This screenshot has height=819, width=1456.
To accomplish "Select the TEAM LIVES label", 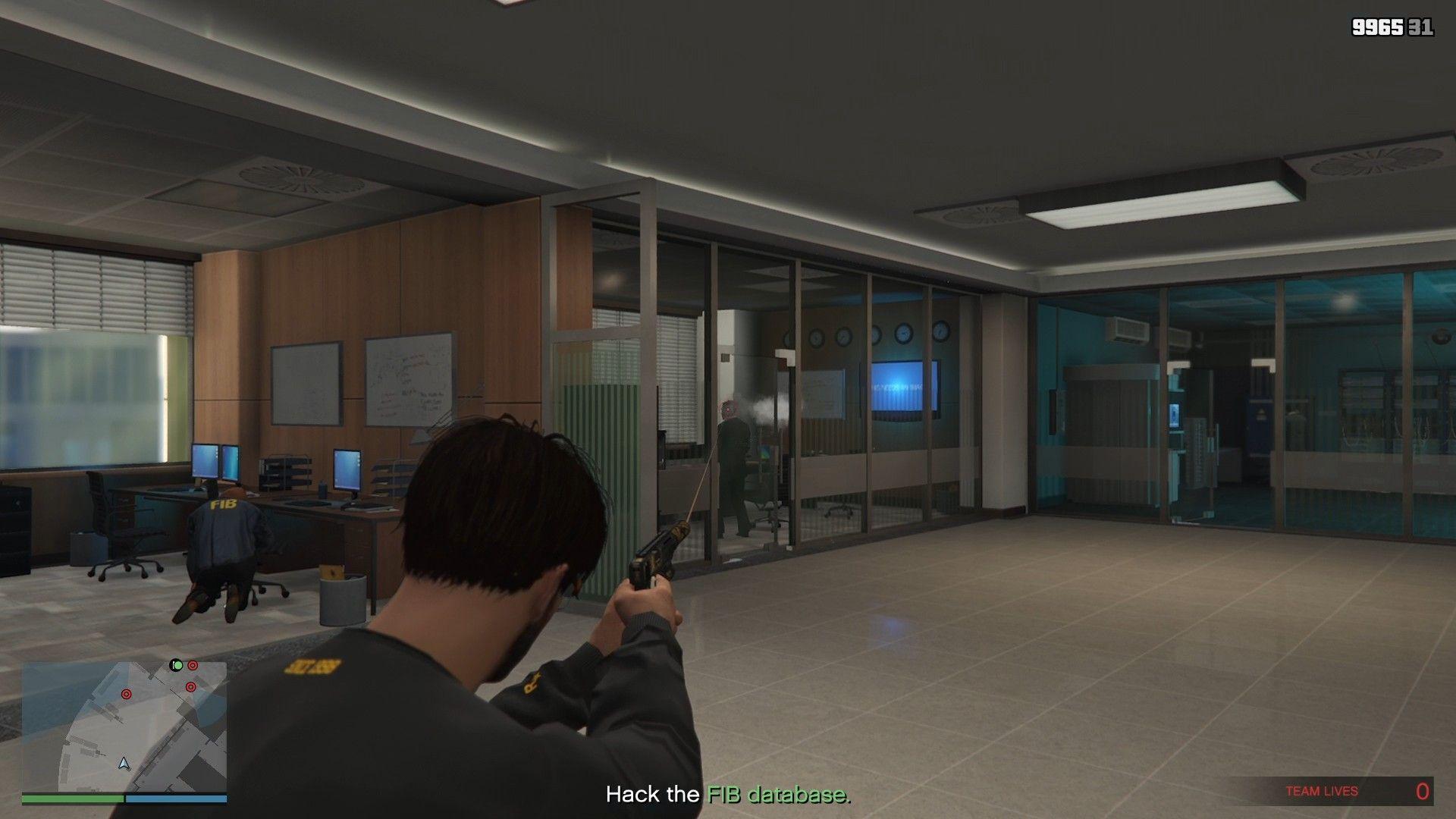I will 1323,790.
